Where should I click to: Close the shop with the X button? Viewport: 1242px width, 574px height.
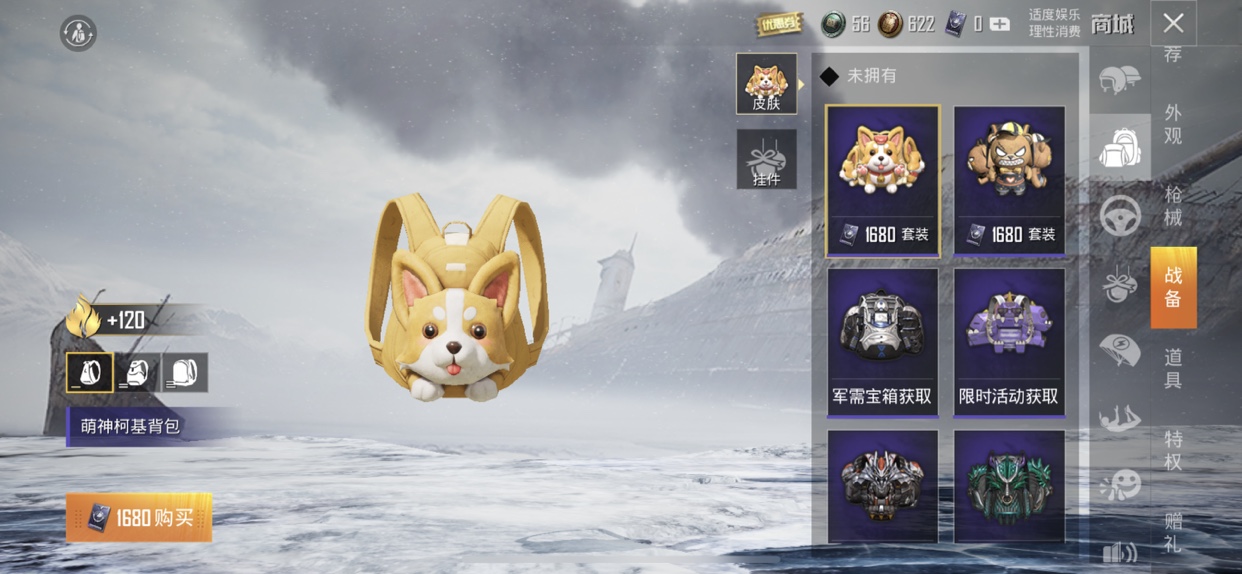[1173, 23]
